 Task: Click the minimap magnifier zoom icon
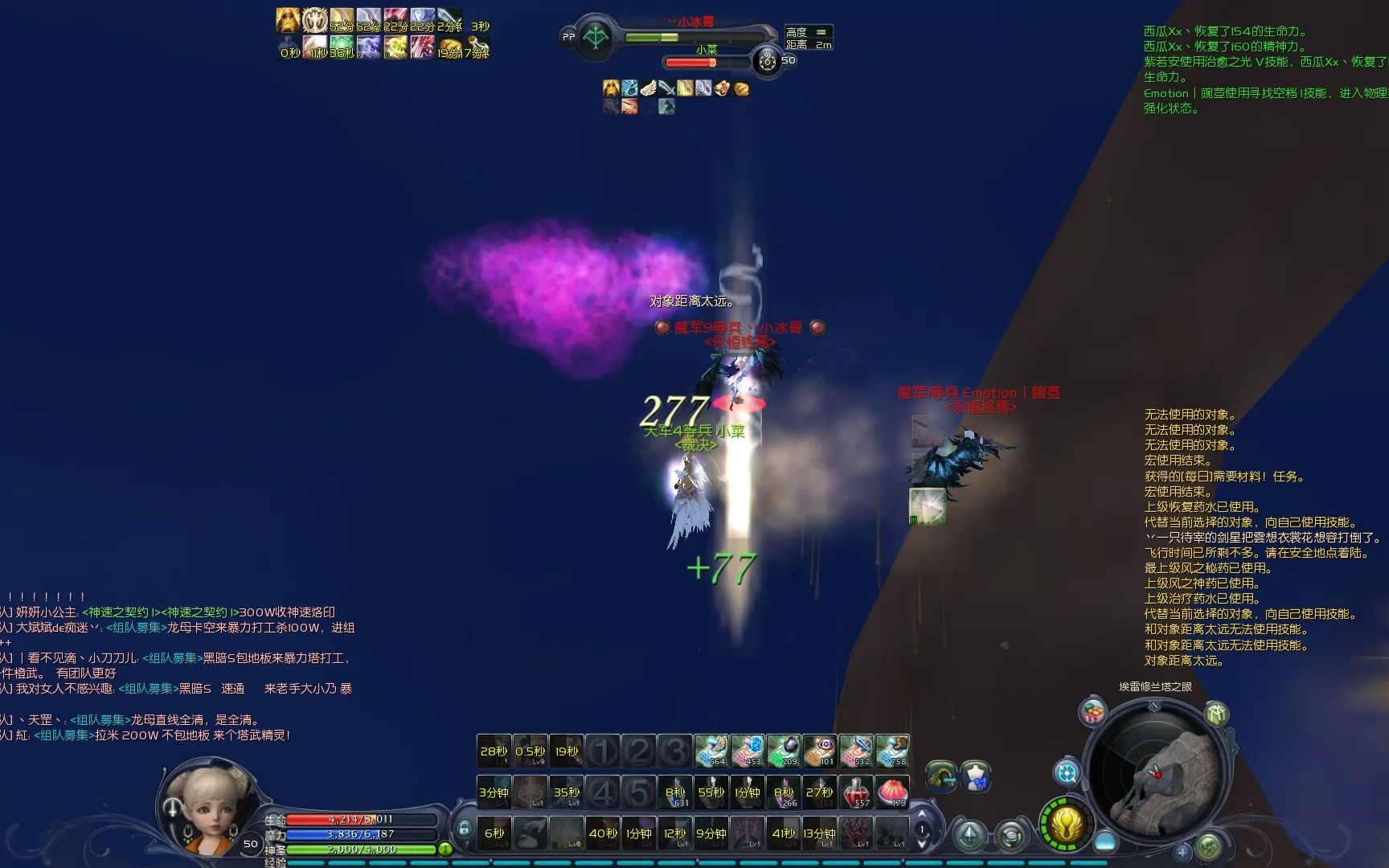click(x=1067, y=774)
